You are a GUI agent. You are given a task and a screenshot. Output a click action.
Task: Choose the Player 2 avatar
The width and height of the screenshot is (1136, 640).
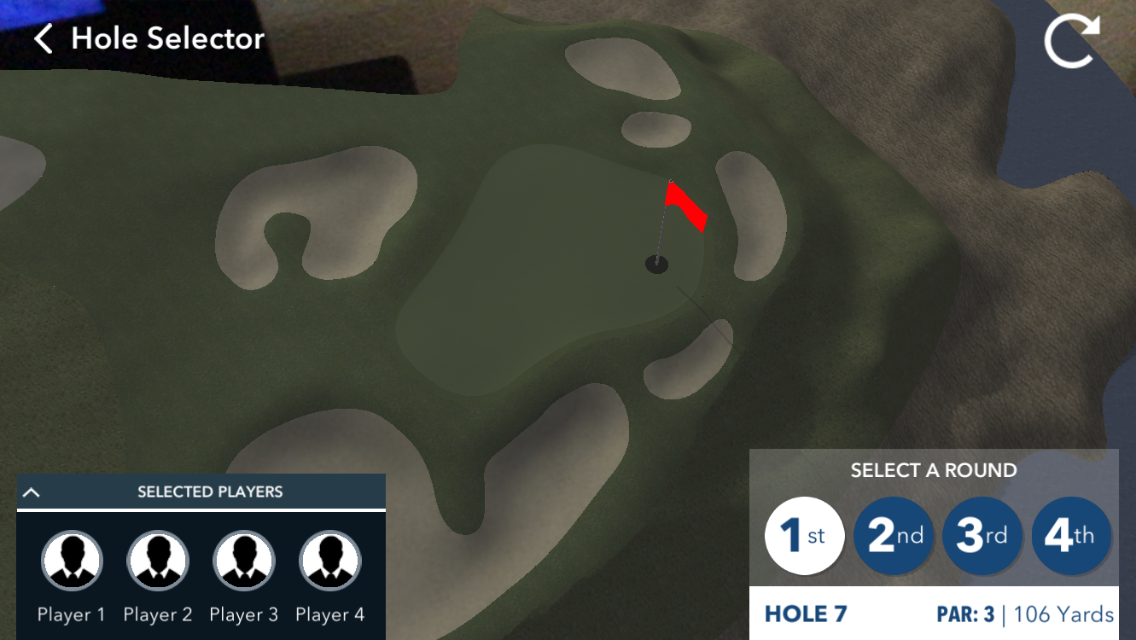click(x=157, y=561)
